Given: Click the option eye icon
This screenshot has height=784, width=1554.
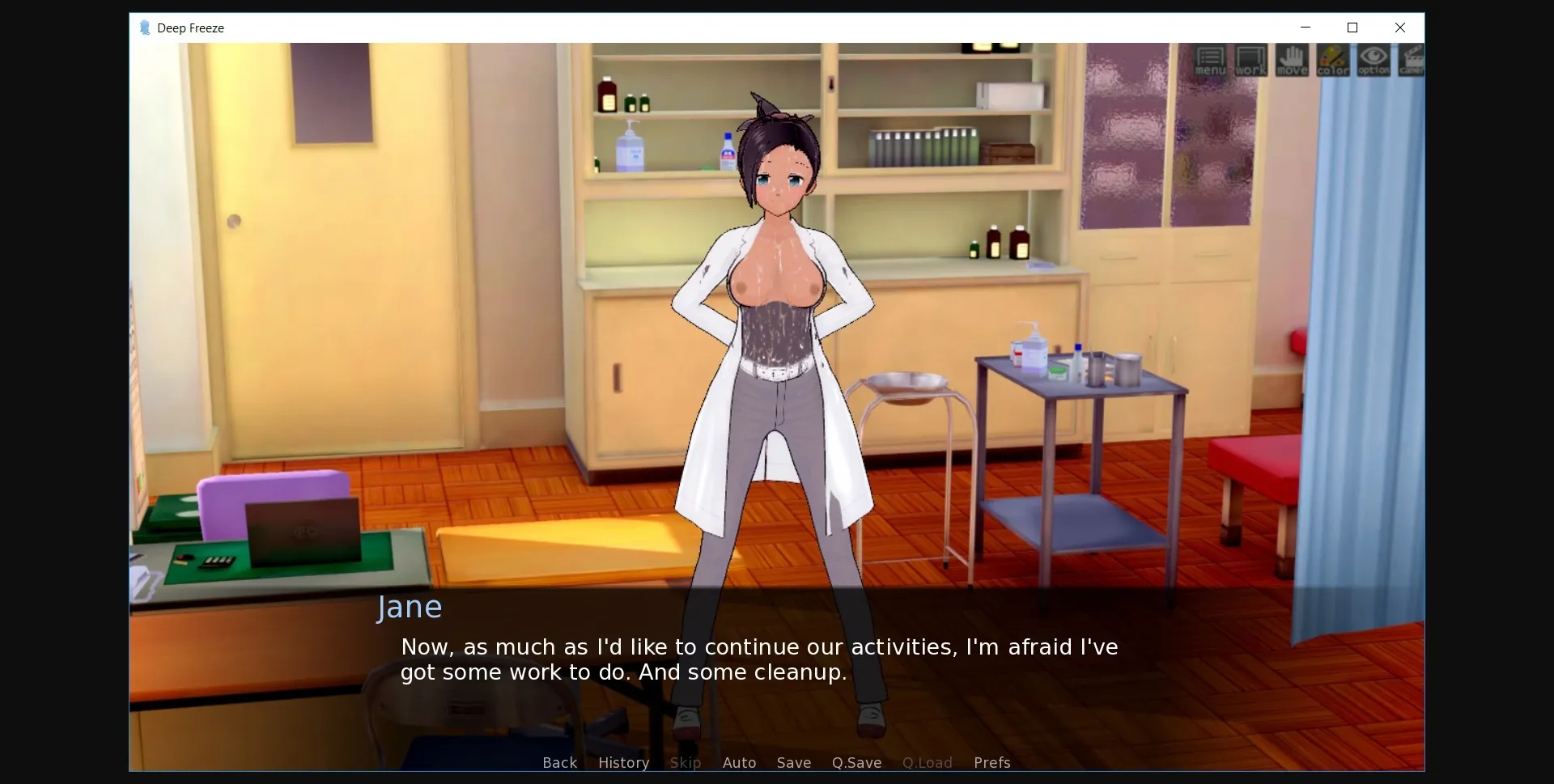Looking at the screenshot, I should click(1373, 61).
